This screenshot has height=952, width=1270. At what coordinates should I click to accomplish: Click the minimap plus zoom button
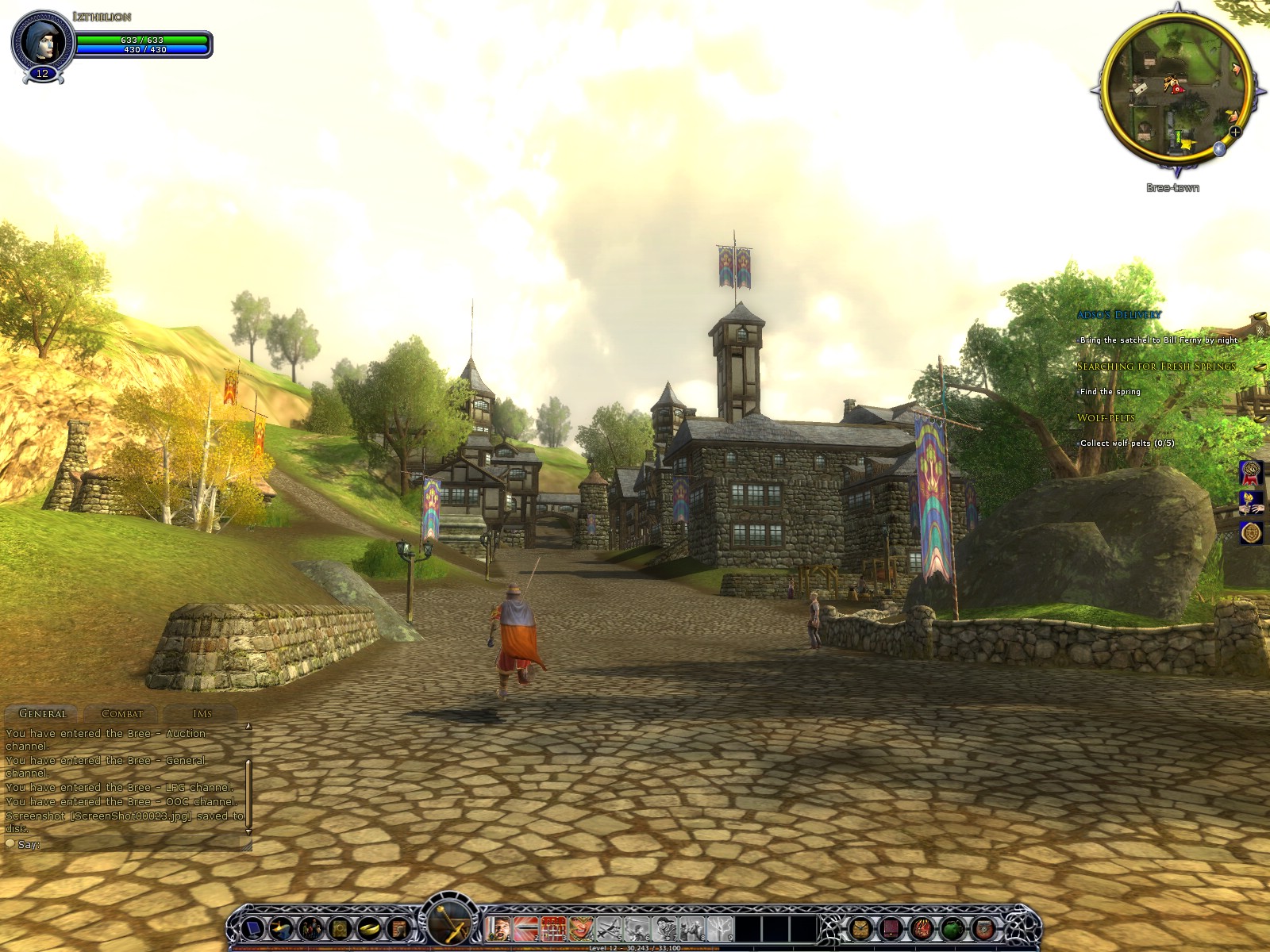(x=1235, y=132)
